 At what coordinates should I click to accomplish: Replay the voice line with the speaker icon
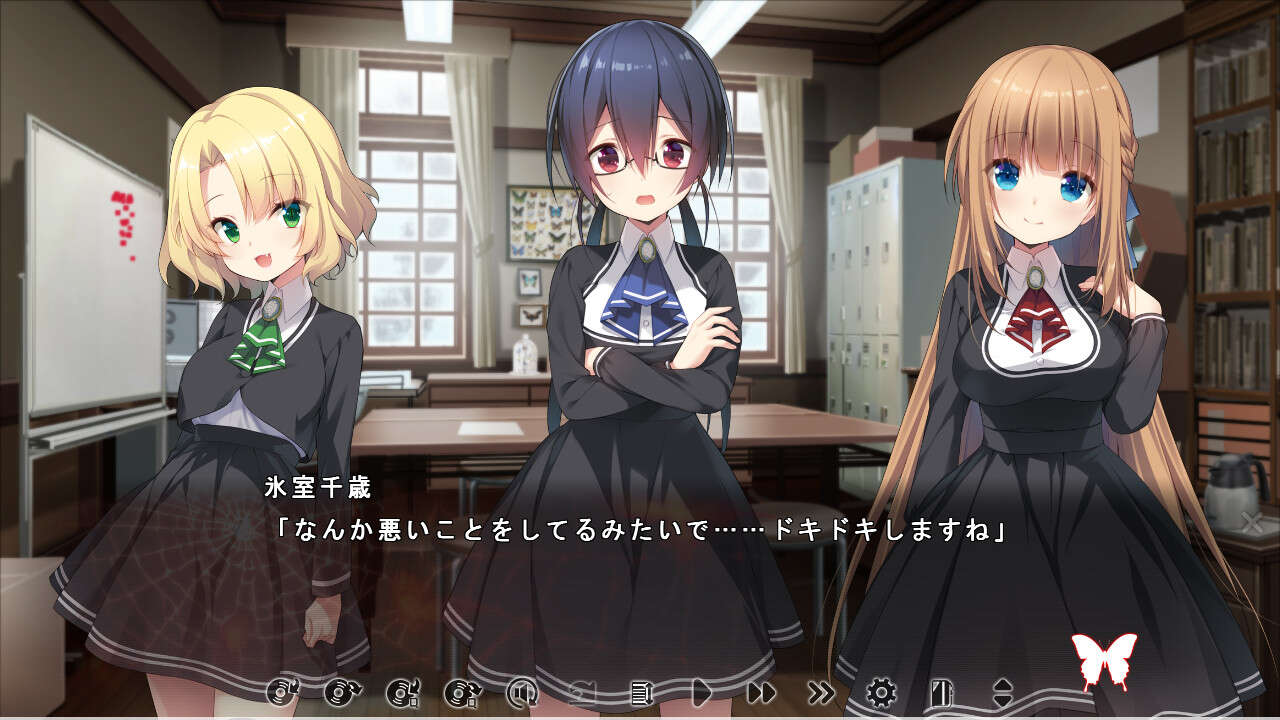point(521,691)
